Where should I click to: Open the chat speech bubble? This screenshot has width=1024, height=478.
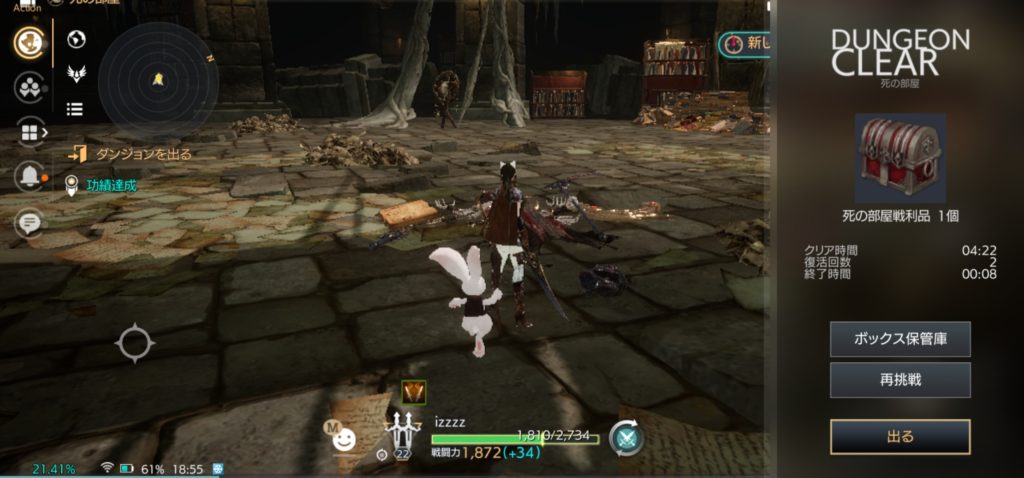(x=30, y=222)
